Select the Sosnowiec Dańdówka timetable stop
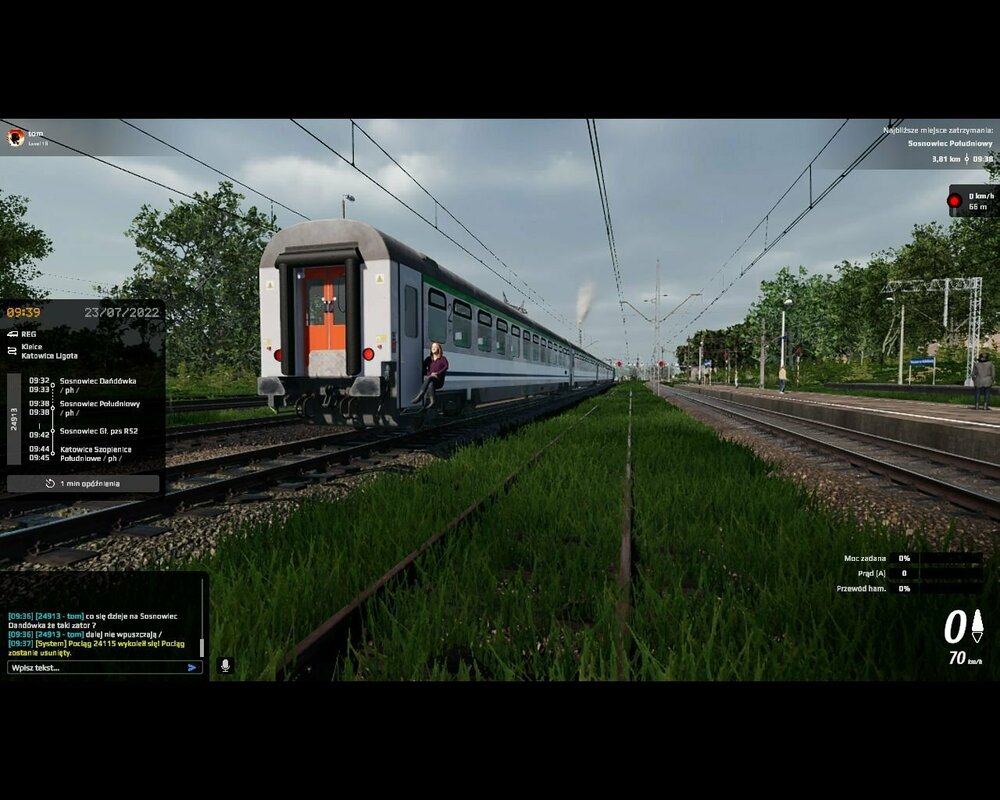Image resolution: width=1000 pixels, height=800 pixels. click(97, 385)
